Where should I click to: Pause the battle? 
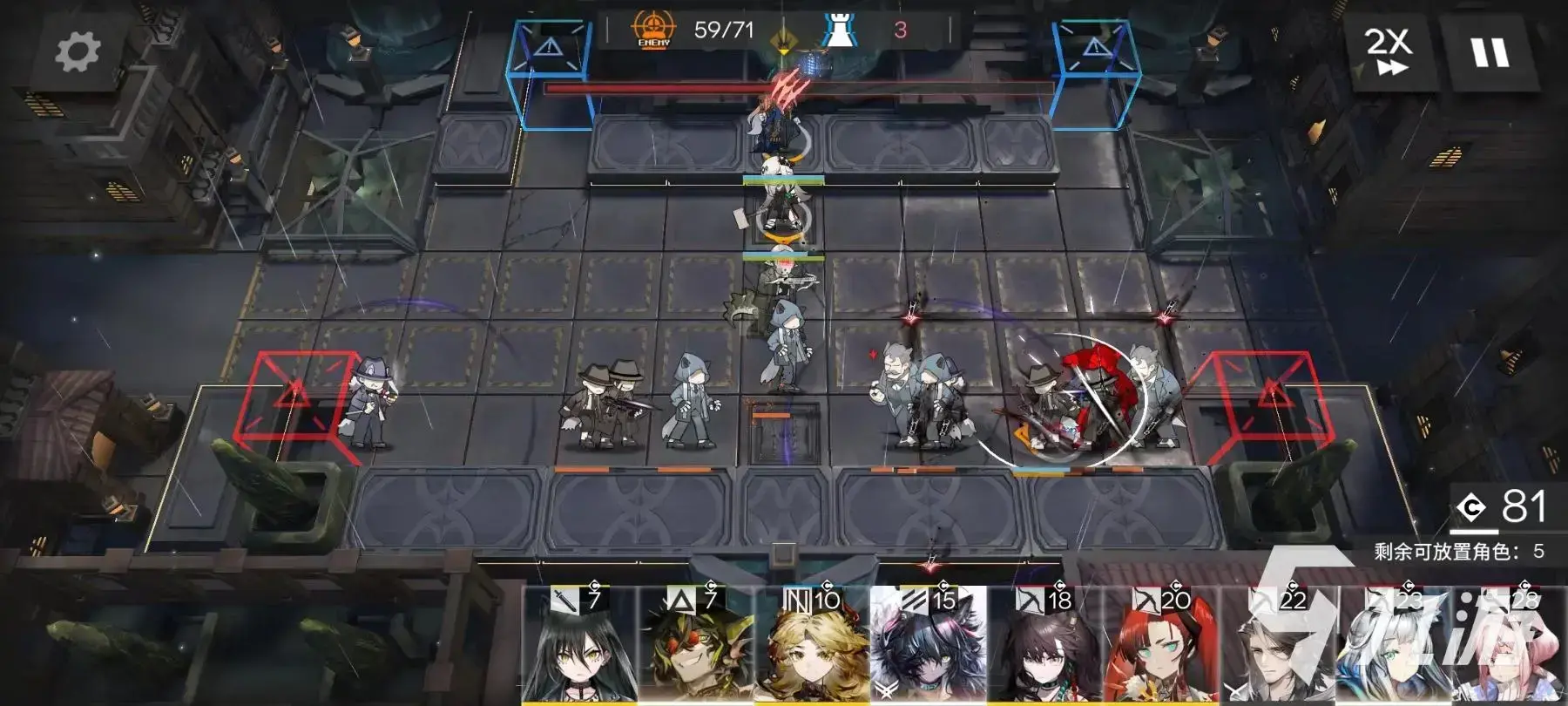pyautogui.click(x=1490, y=52)
